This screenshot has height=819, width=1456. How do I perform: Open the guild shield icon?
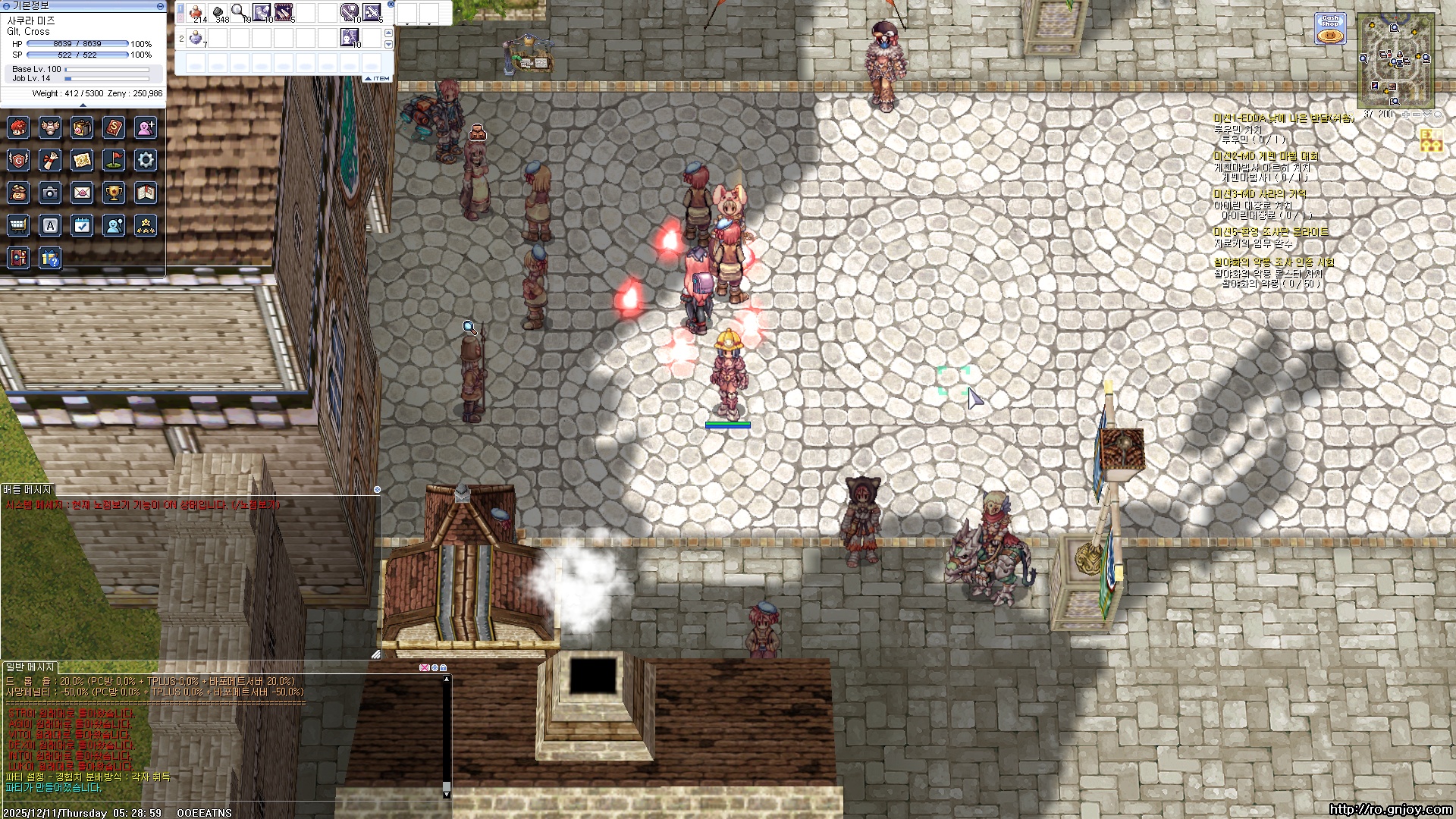[x=18, y=160]
